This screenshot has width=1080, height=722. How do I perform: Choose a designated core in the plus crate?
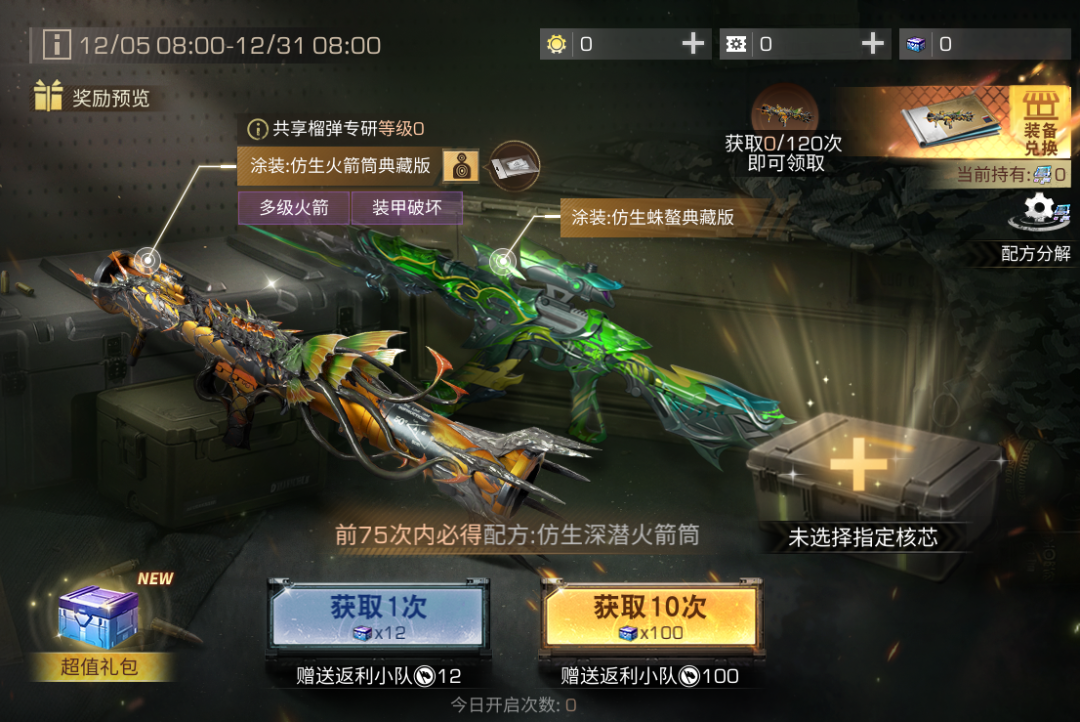(x=860, y=465)
